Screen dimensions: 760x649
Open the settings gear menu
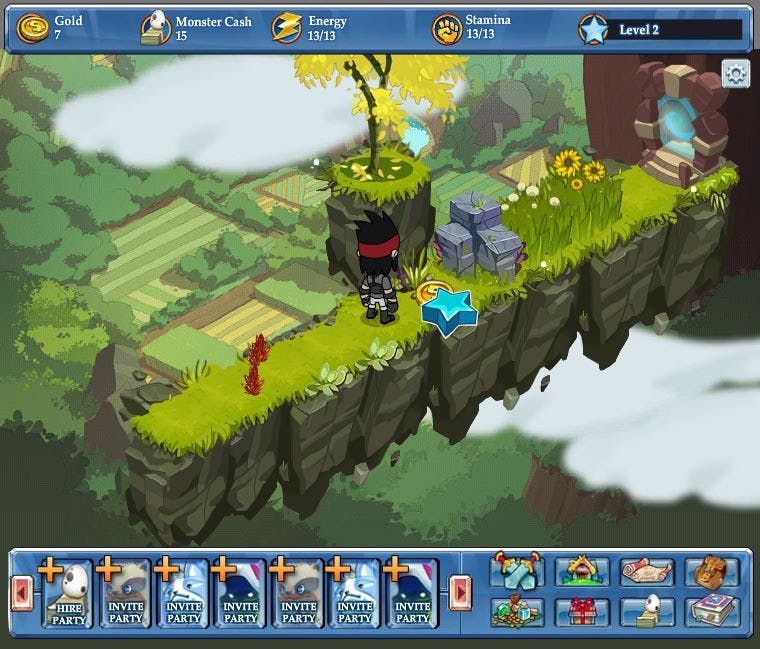[736, 75]
